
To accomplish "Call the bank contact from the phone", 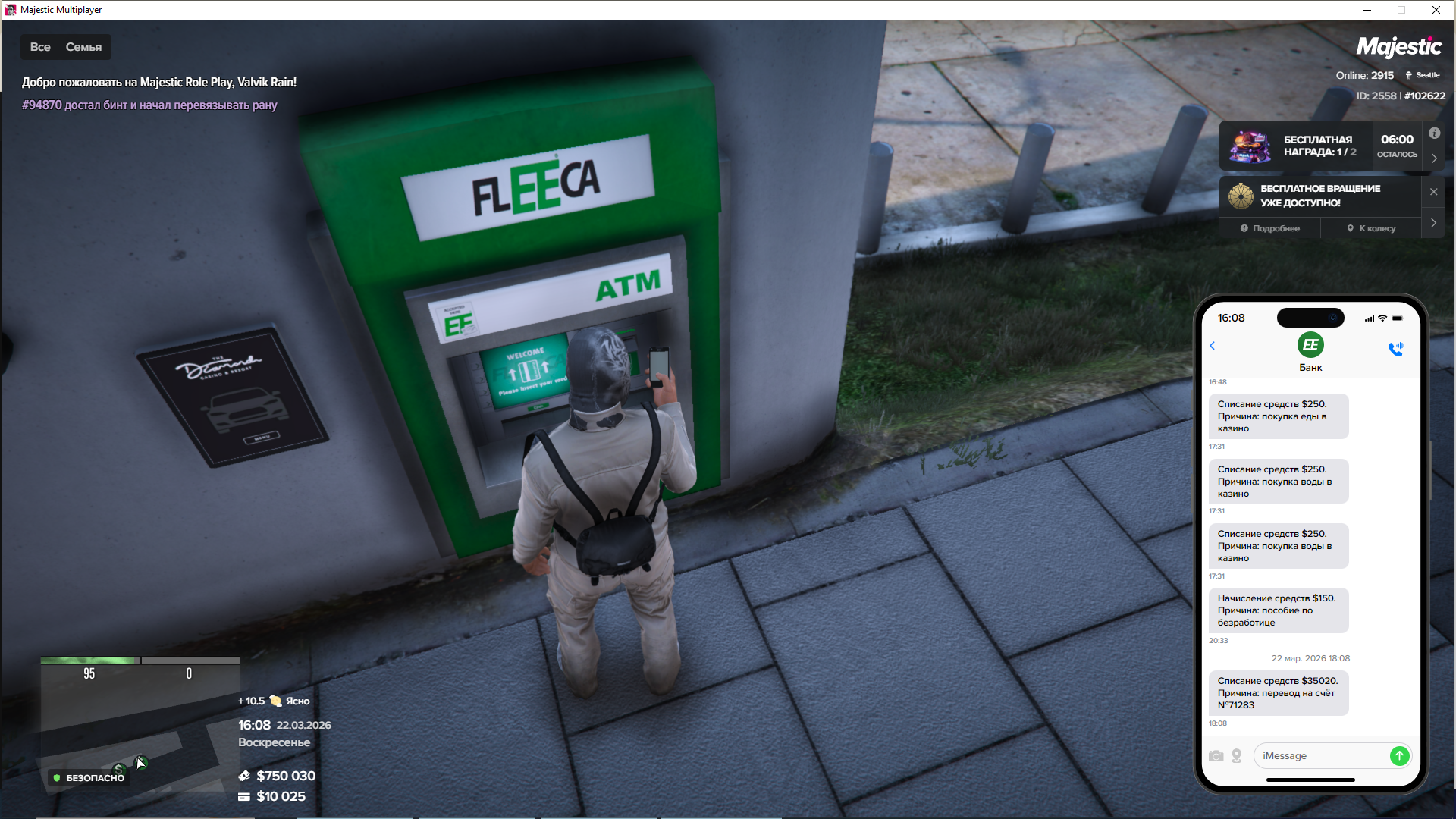I will pyautogui.click(x=1395, y=349).
